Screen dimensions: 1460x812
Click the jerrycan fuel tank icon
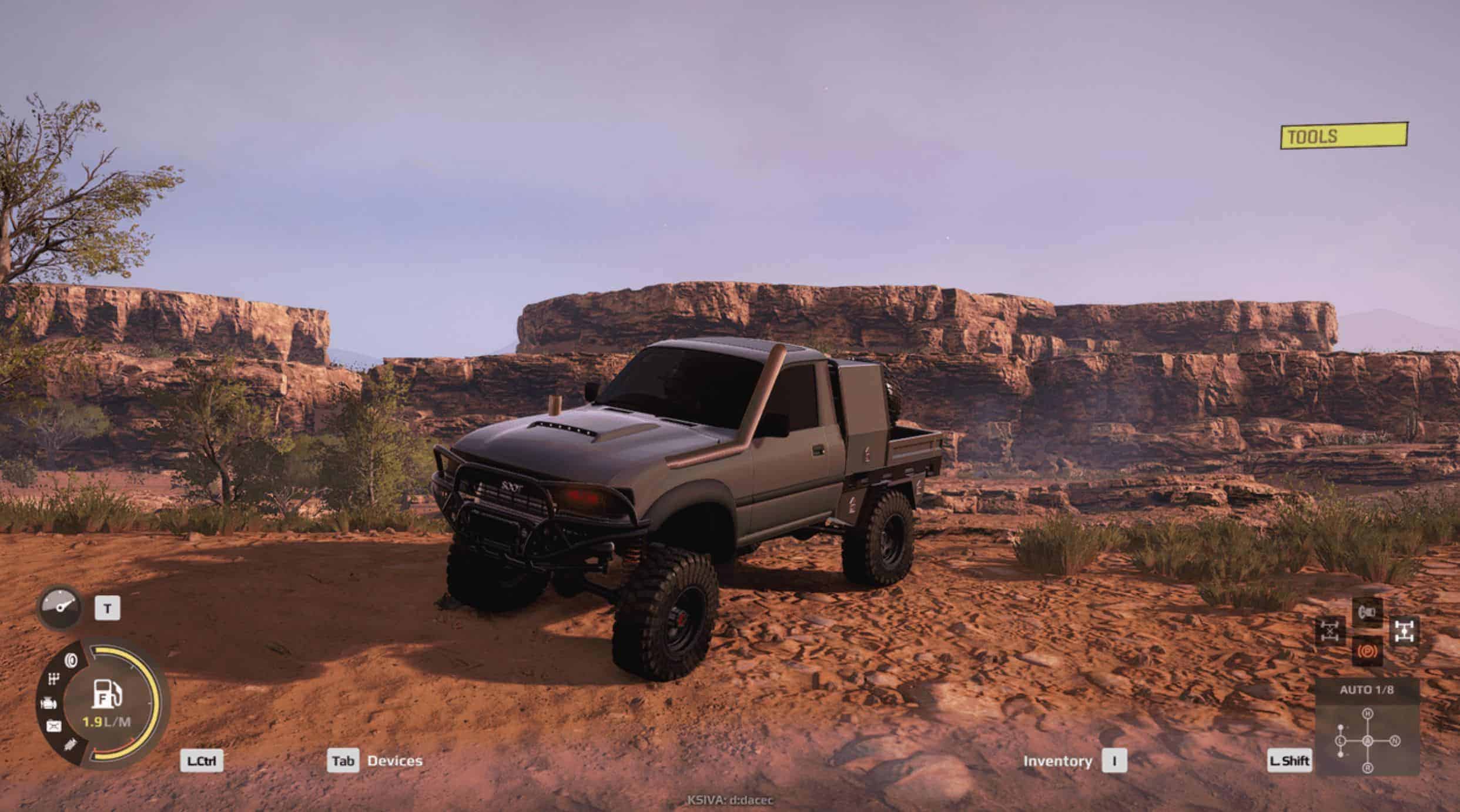pyautogui.click(x=53, y=726)
